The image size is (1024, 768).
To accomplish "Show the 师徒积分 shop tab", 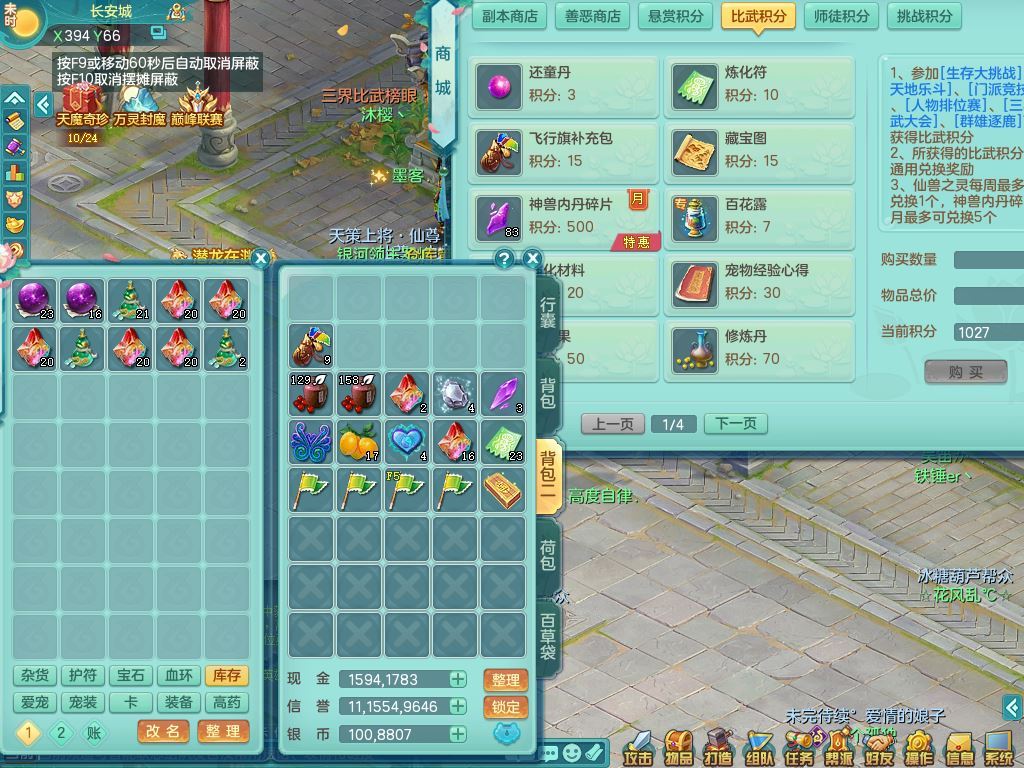I will pyautogui.click(x=841, y=16).
